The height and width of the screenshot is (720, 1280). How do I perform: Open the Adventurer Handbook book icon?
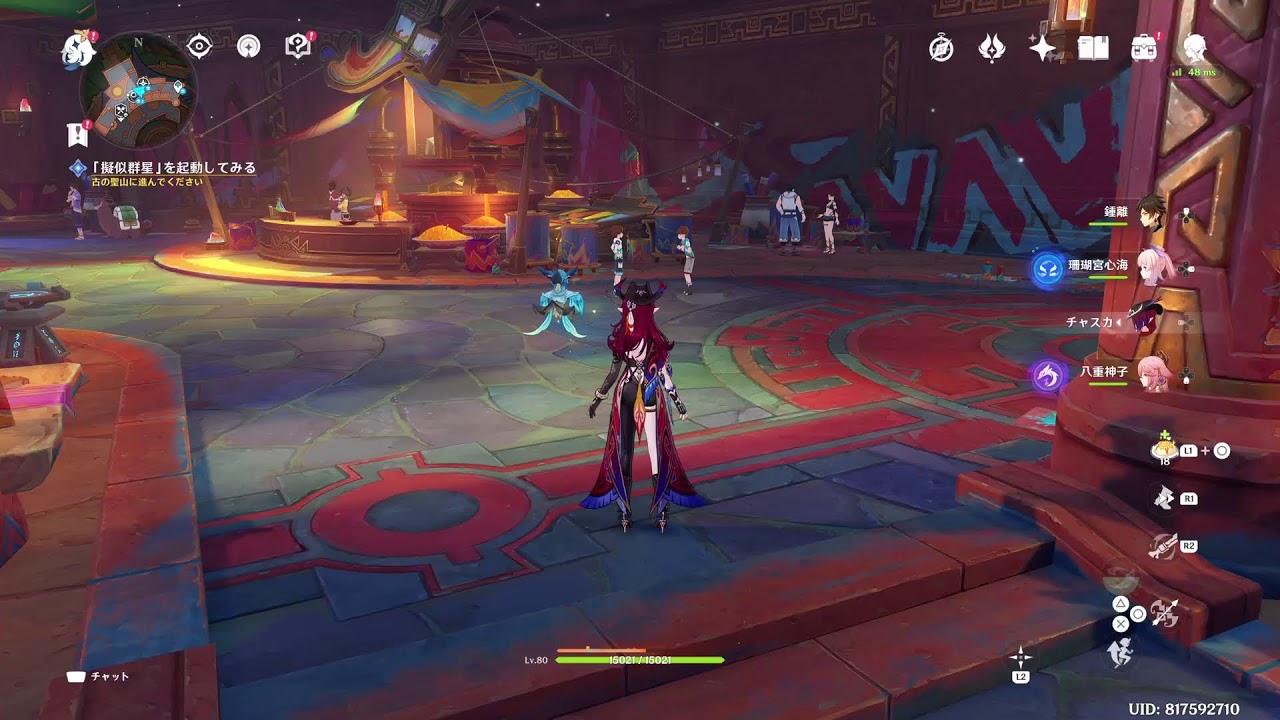(1093, 47)
